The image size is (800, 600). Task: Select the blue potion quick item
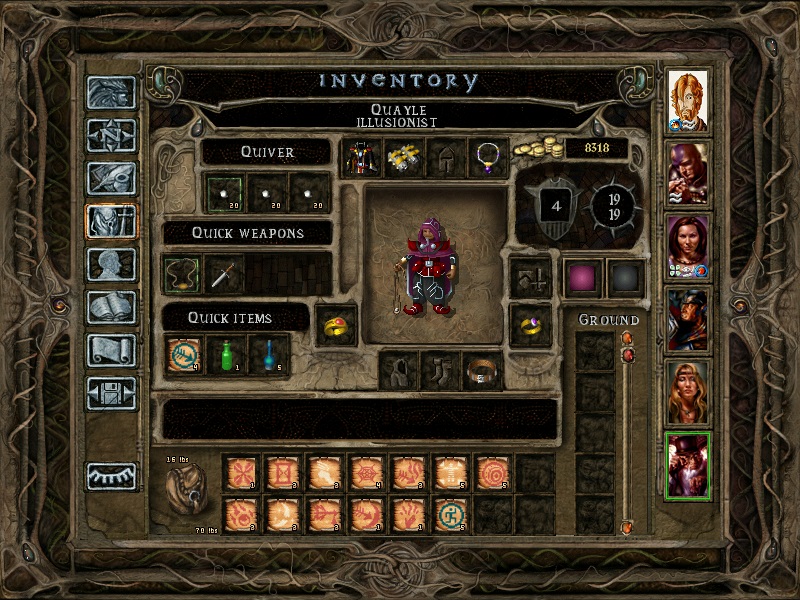pyautogui.click(x=269, y=355)
